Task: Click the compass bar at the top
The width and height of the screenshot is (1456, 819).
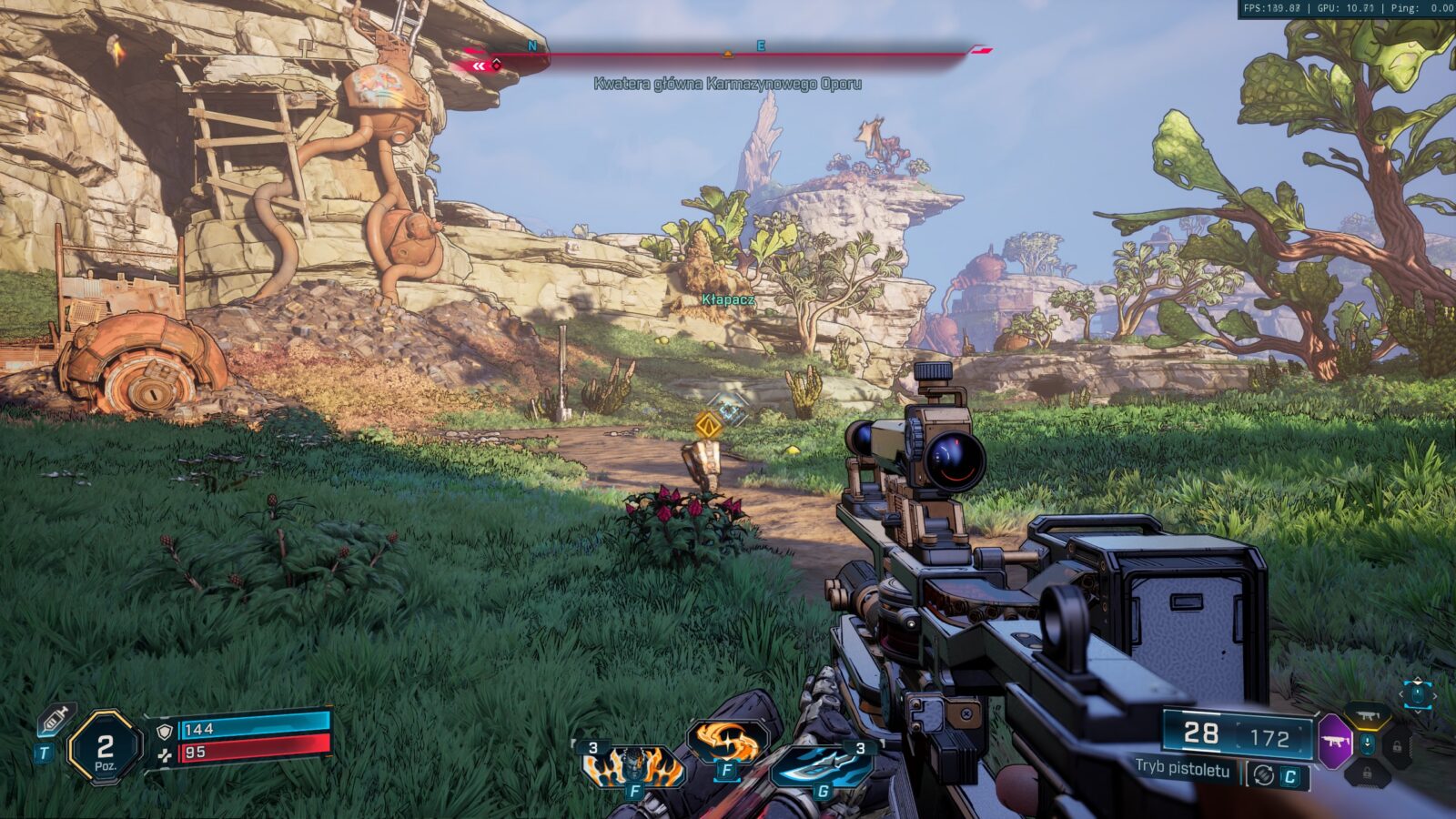Action: point(728,54)
